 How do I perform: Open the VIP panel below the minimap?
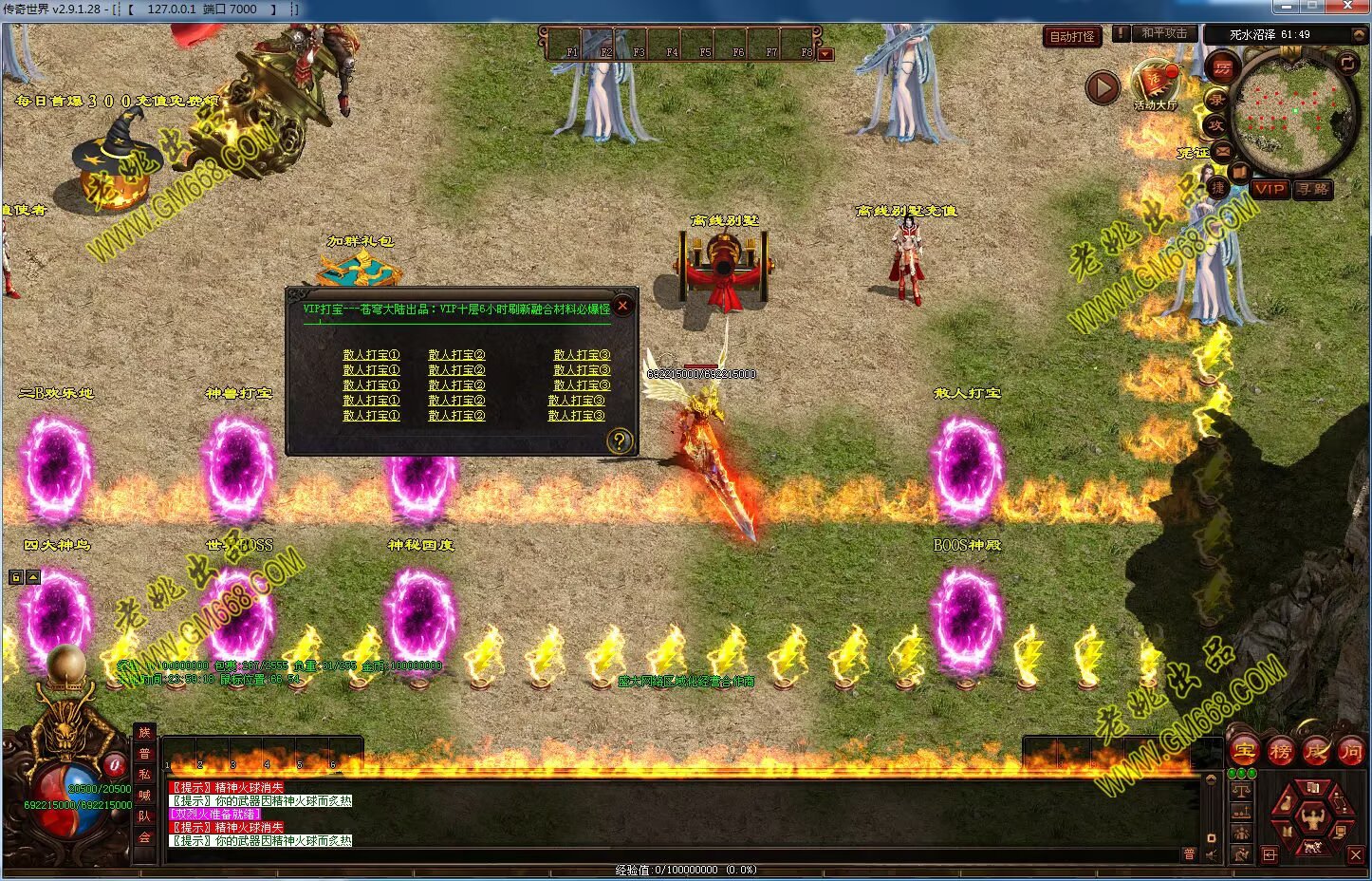coord(1270,189)
